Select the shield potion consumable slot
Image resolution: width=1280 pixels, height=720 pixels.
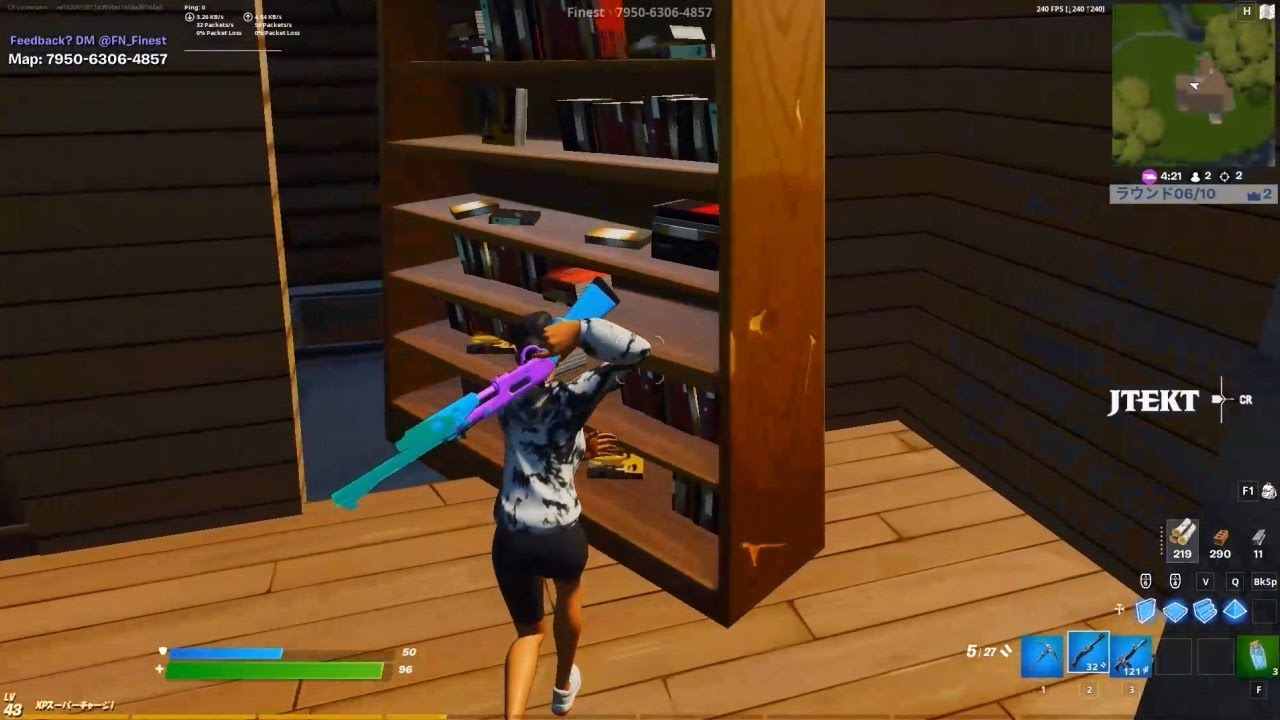1258,657
